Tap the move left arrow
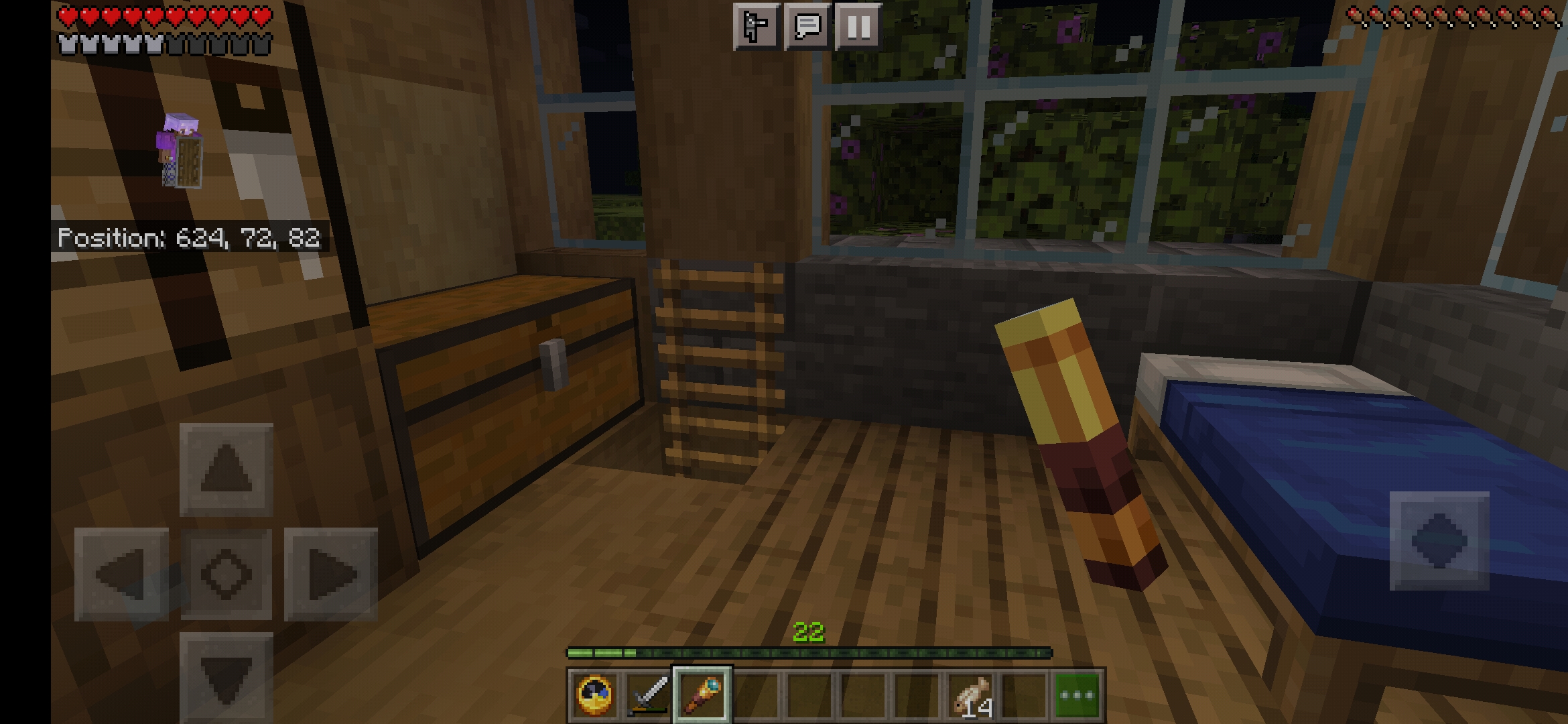The height and width of the screenshot is (724, 1568). tap(121, 575)
